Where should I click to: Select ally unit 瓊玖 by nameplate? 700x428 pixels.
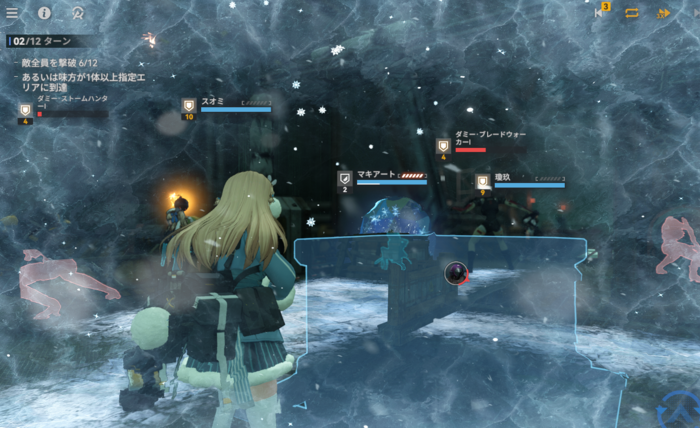(x=520, y=180)
